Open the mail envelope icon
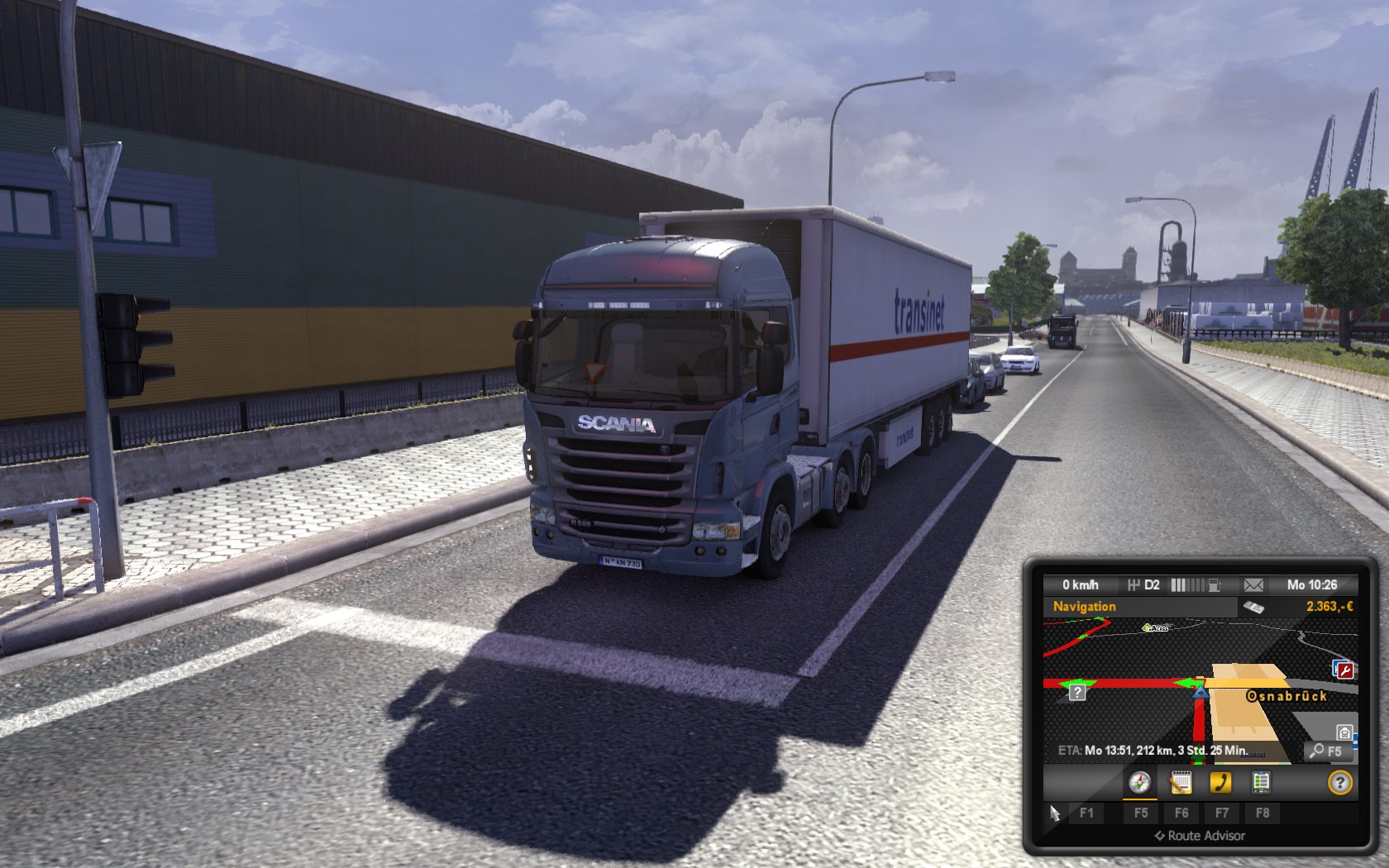The height and width of the screenshot is (868, 1389). (1253, 585)
